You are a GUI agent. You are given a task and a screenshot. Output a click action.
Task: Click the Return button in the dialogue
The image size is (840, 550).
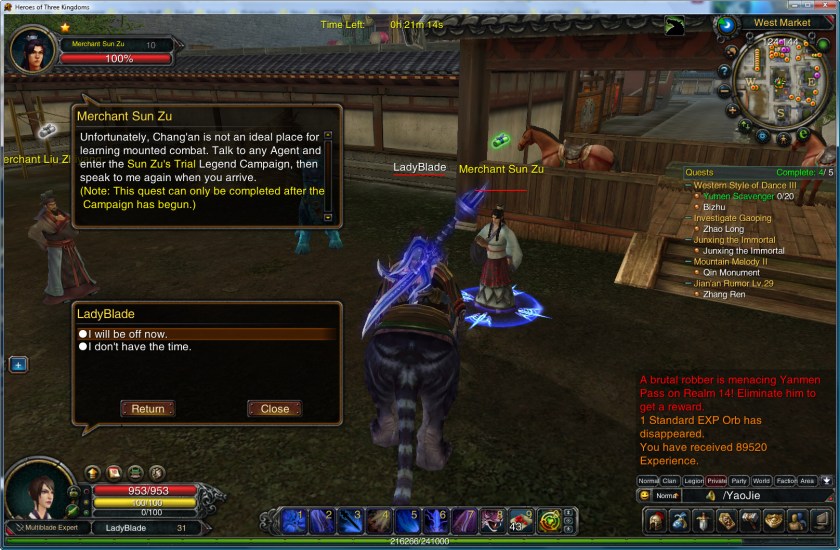coord(147,408)
